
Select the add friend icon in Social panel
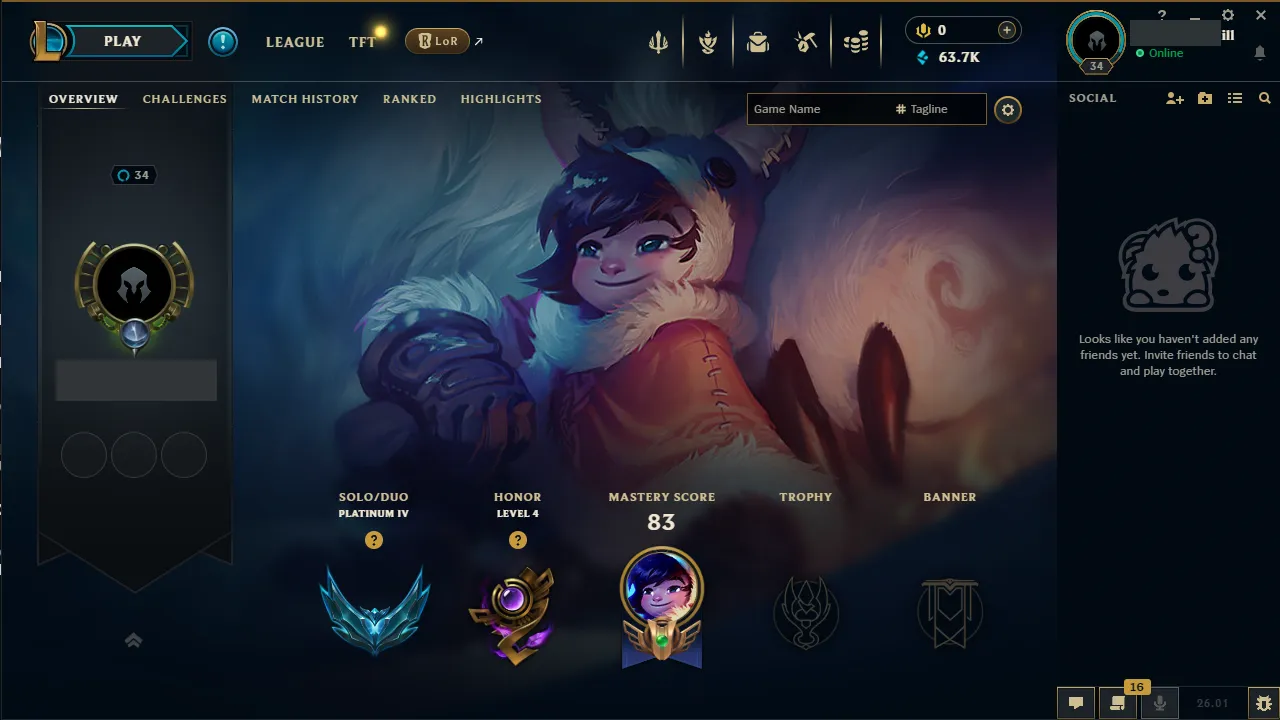pyautogui.click(x=1174, y=98)
